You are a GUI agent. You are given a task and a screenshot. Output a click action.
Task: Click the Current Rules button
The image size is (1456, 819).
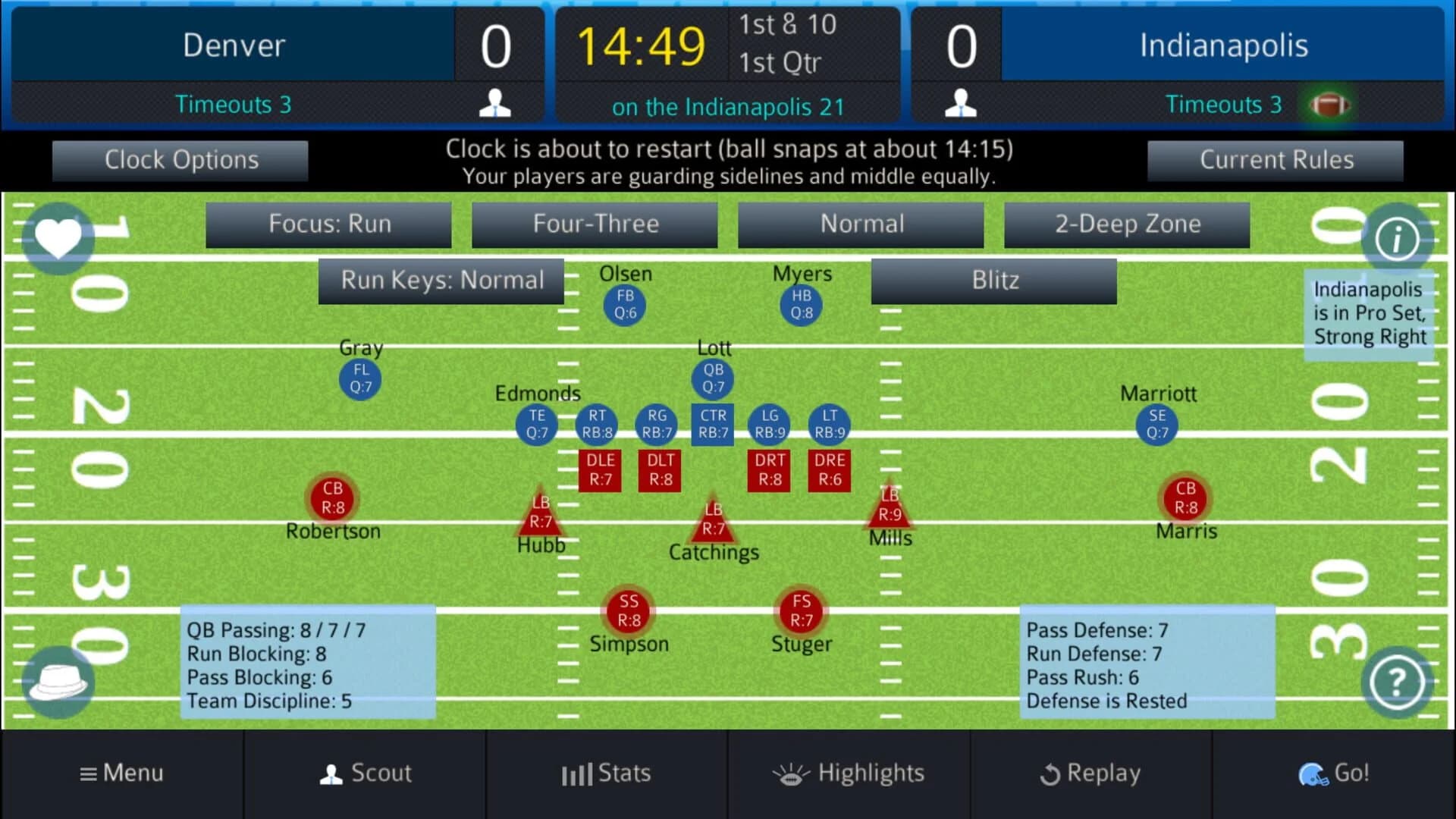click(1276, 160)
